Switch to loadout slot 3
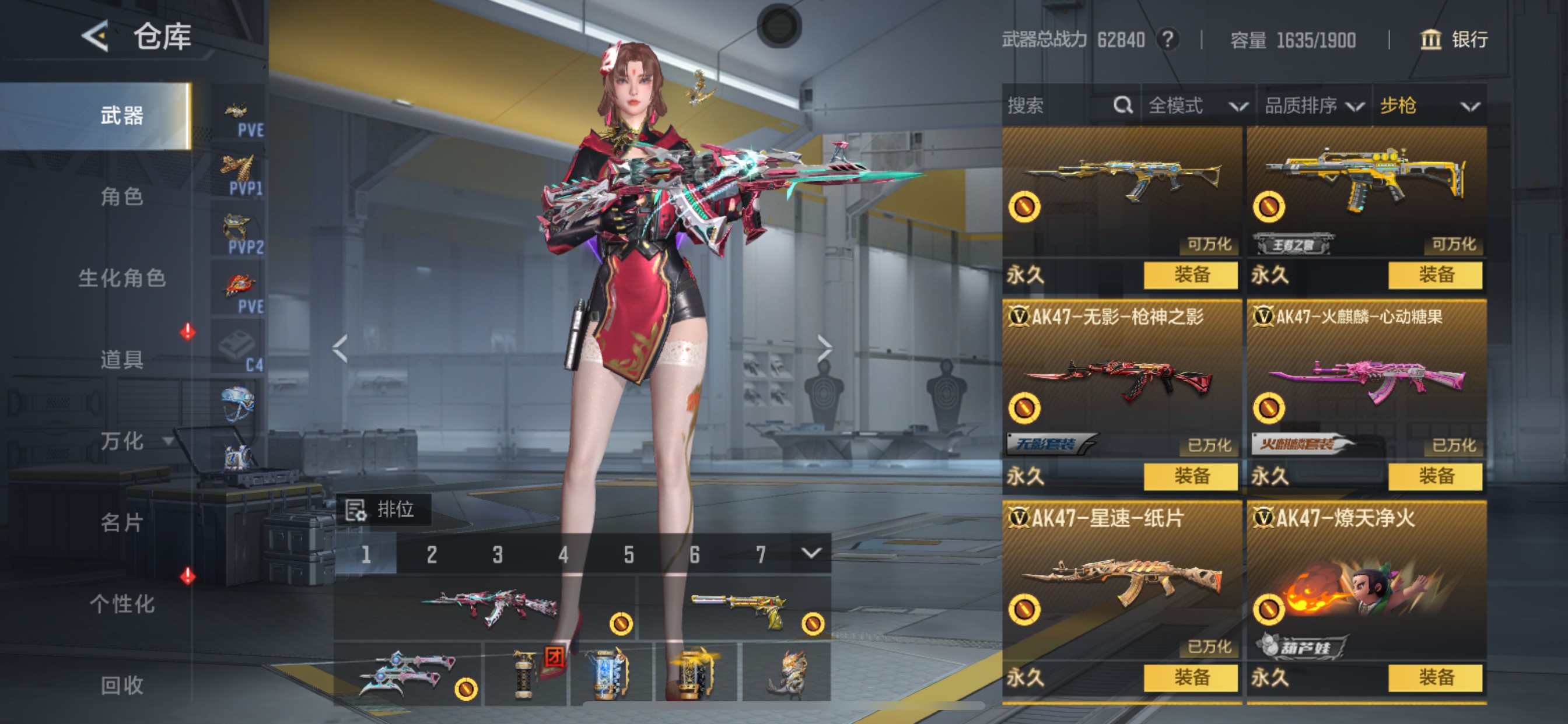Viewport: 1568px width, 724px height. (498, 554)
